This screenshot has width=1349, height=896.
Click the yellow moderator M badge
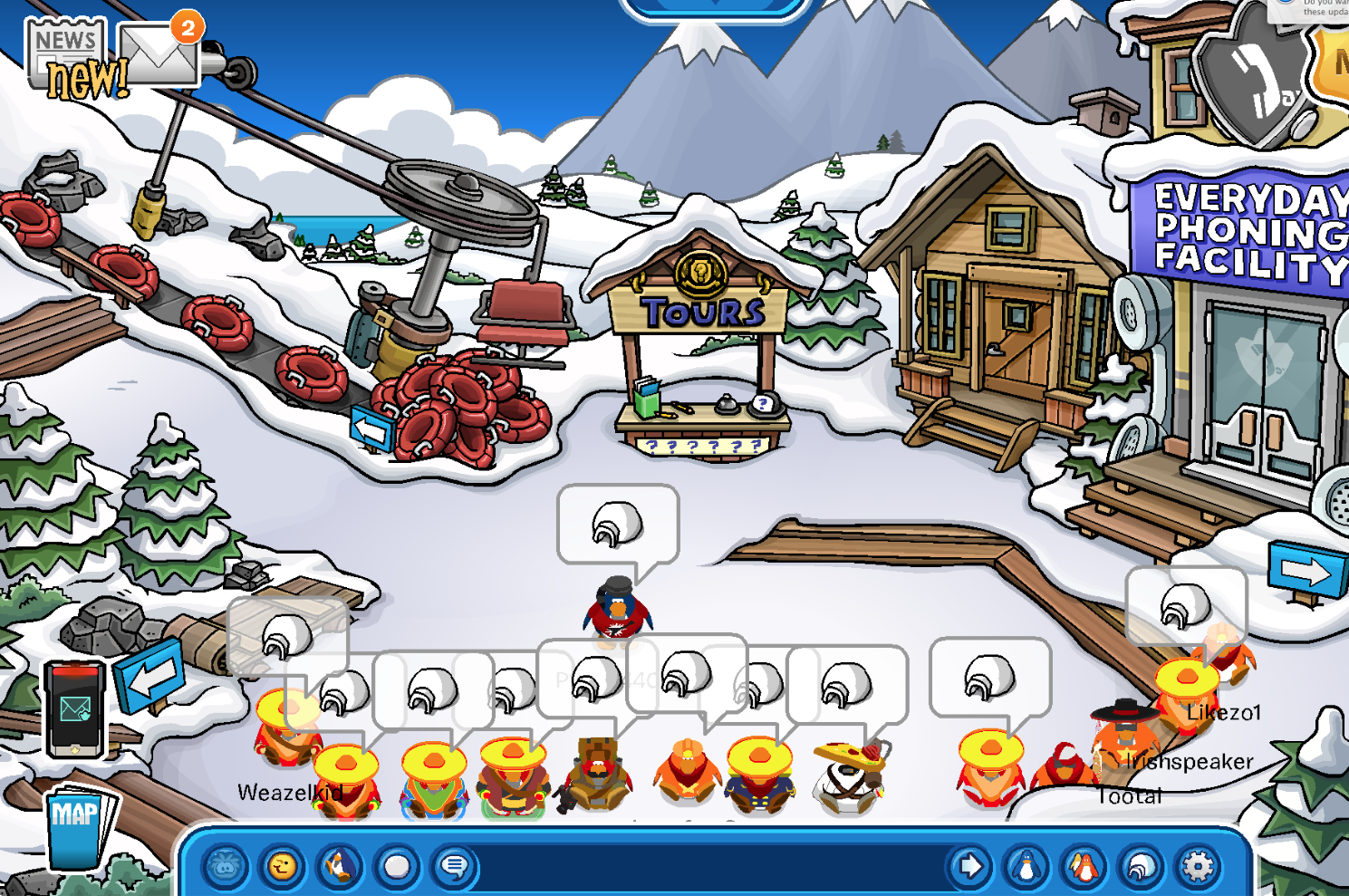tap(1335, 63)
